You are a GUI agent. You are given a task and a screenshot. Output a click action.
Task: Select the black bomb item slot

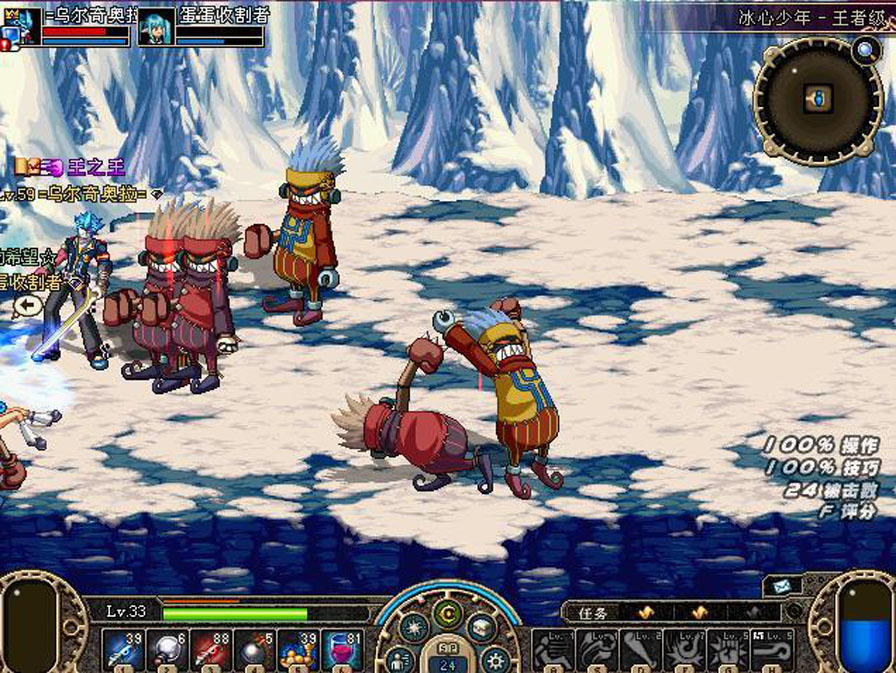(256, 650)
